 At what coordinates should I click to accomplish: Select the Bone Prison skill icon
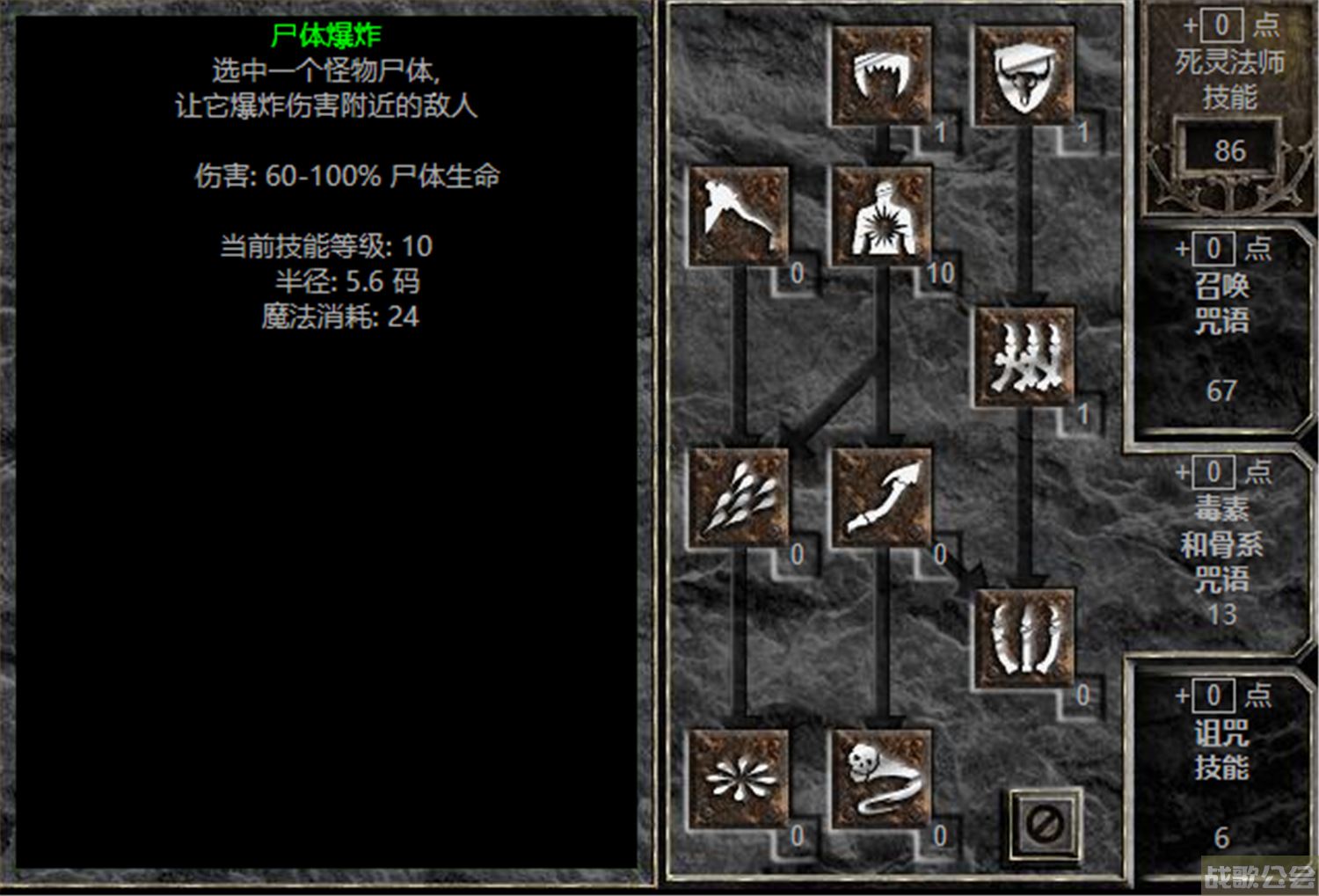pos(1024,637)
